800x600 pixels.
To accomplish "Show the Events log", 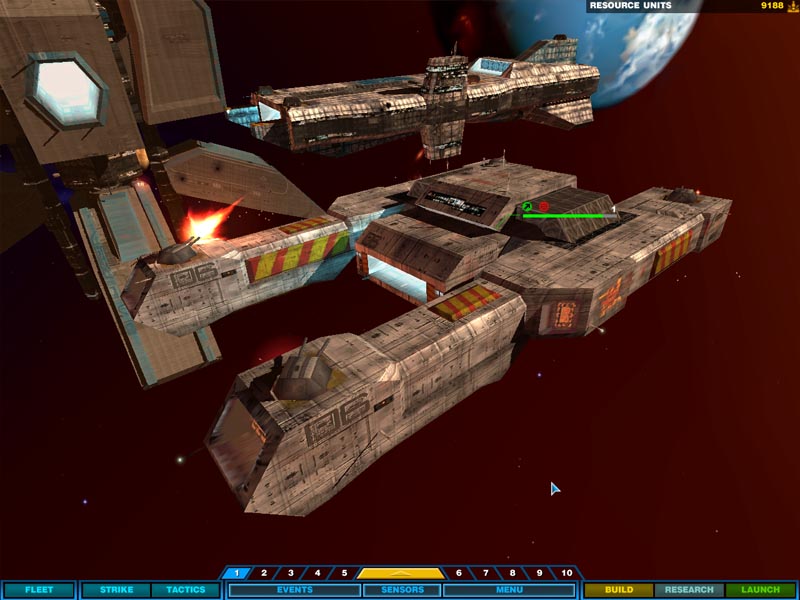I will click(292, 590).
